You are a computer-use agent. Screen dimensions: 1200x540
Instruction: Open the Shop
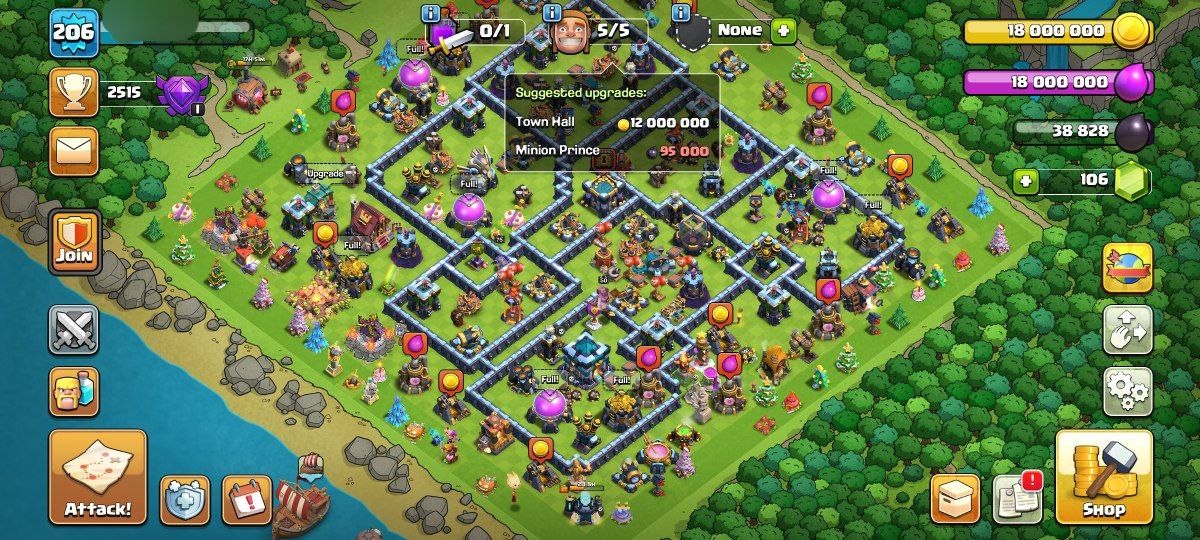pos(1104,477)
